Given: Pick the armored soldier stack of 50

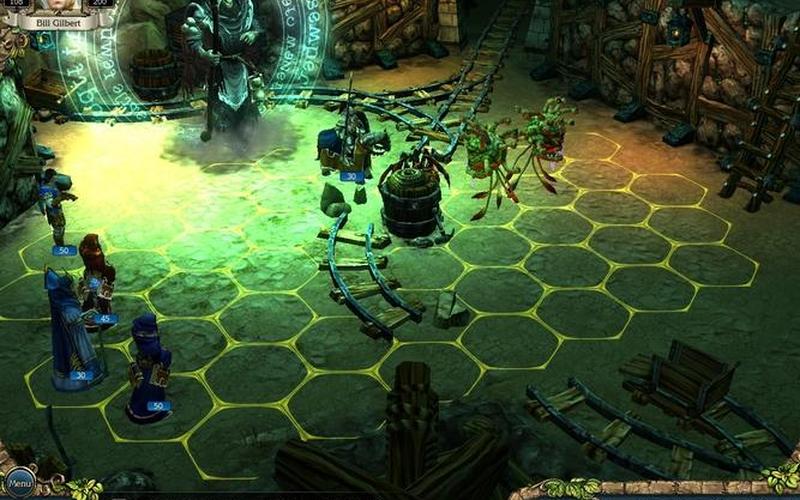Looking at the screenshot, I should coord(56,212).
